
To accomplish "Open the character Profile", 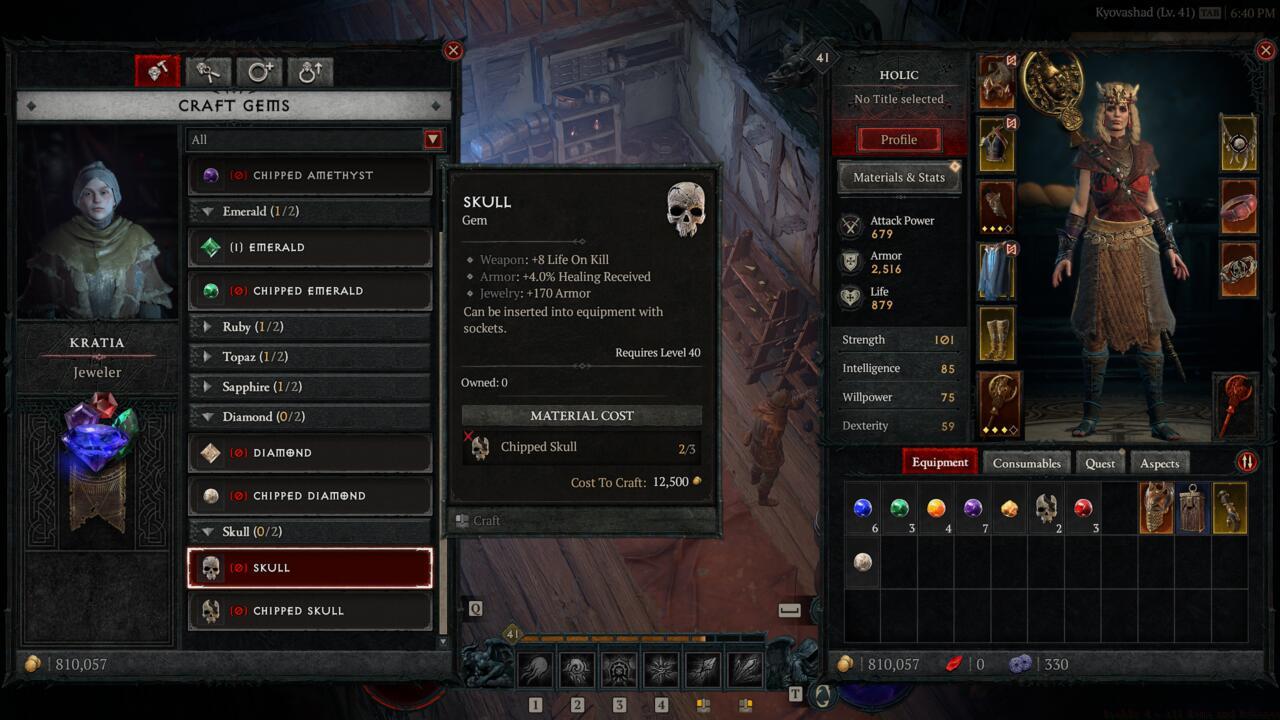I will [898, 140].
